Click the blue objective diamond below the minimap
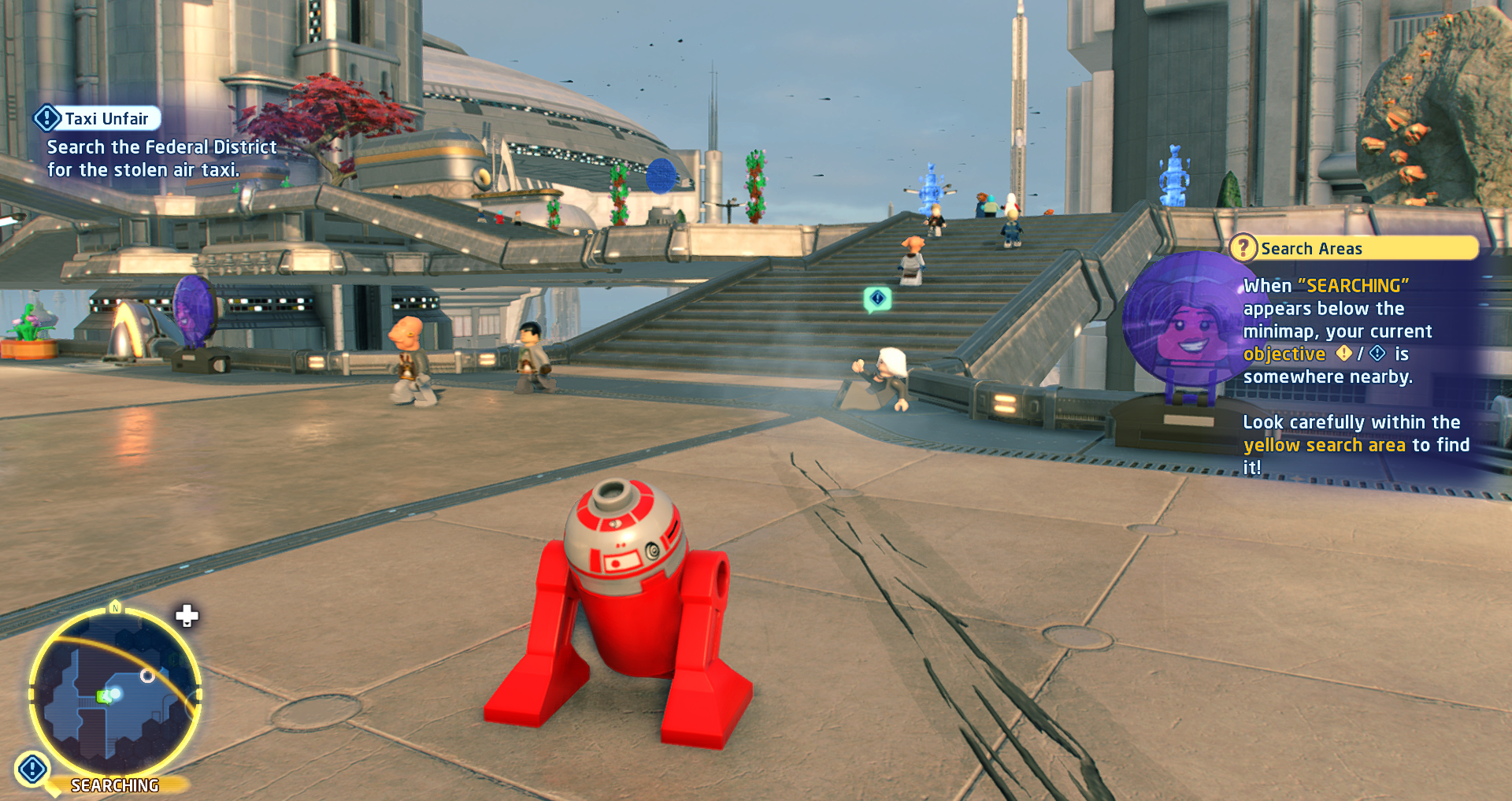This screenshot has width=1512, height=801. 33,769
